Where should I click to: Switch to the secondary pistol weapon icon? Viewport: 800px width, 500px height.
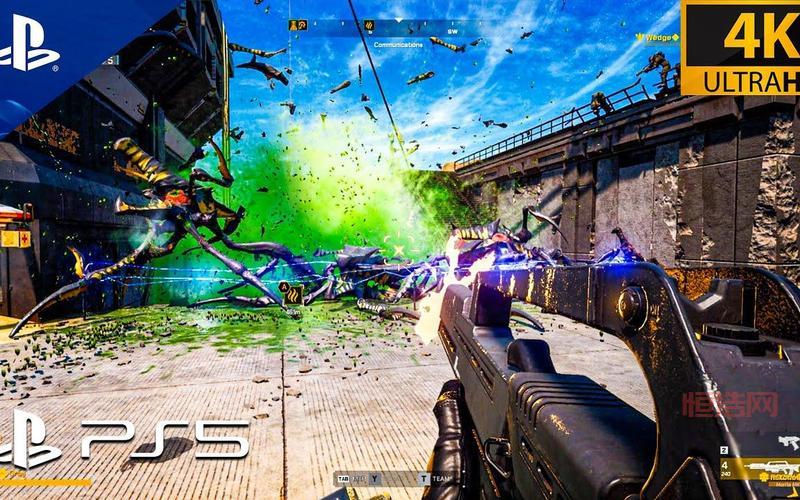[x=789, y=442]
